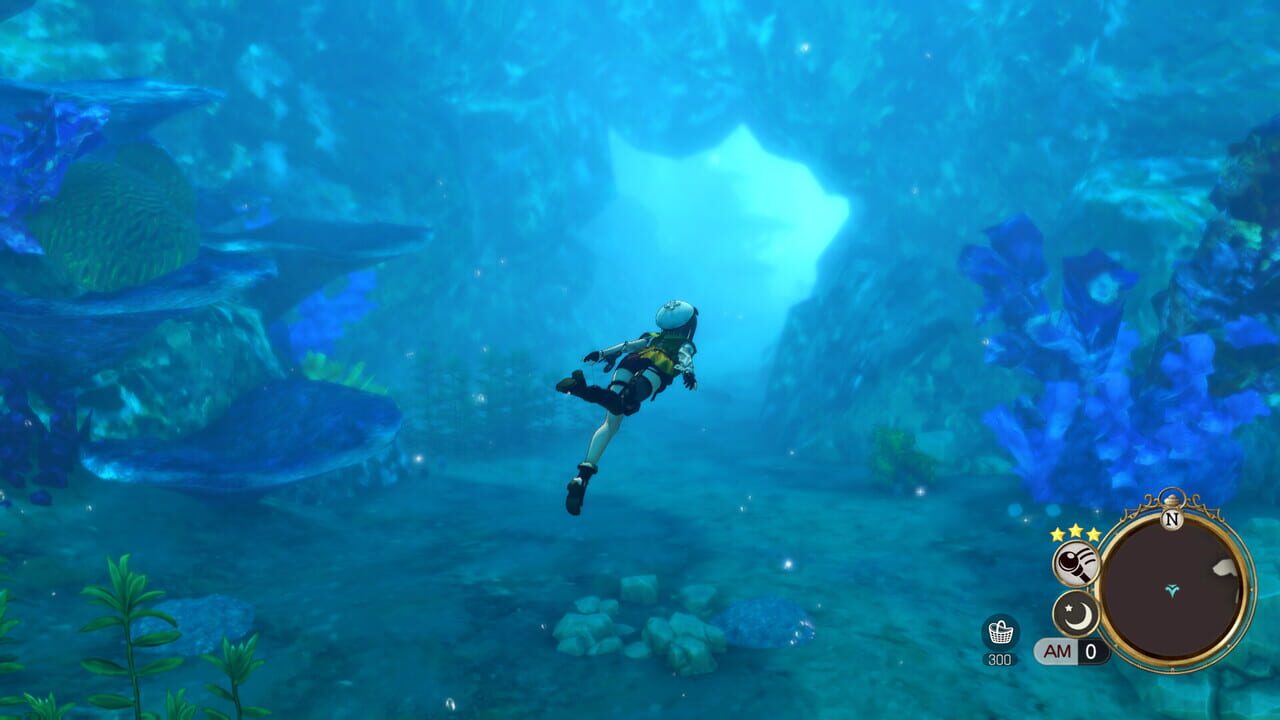Click the crescent moon time-of-day icon
Screen dimensions: 1280x720
(1075, 613)
